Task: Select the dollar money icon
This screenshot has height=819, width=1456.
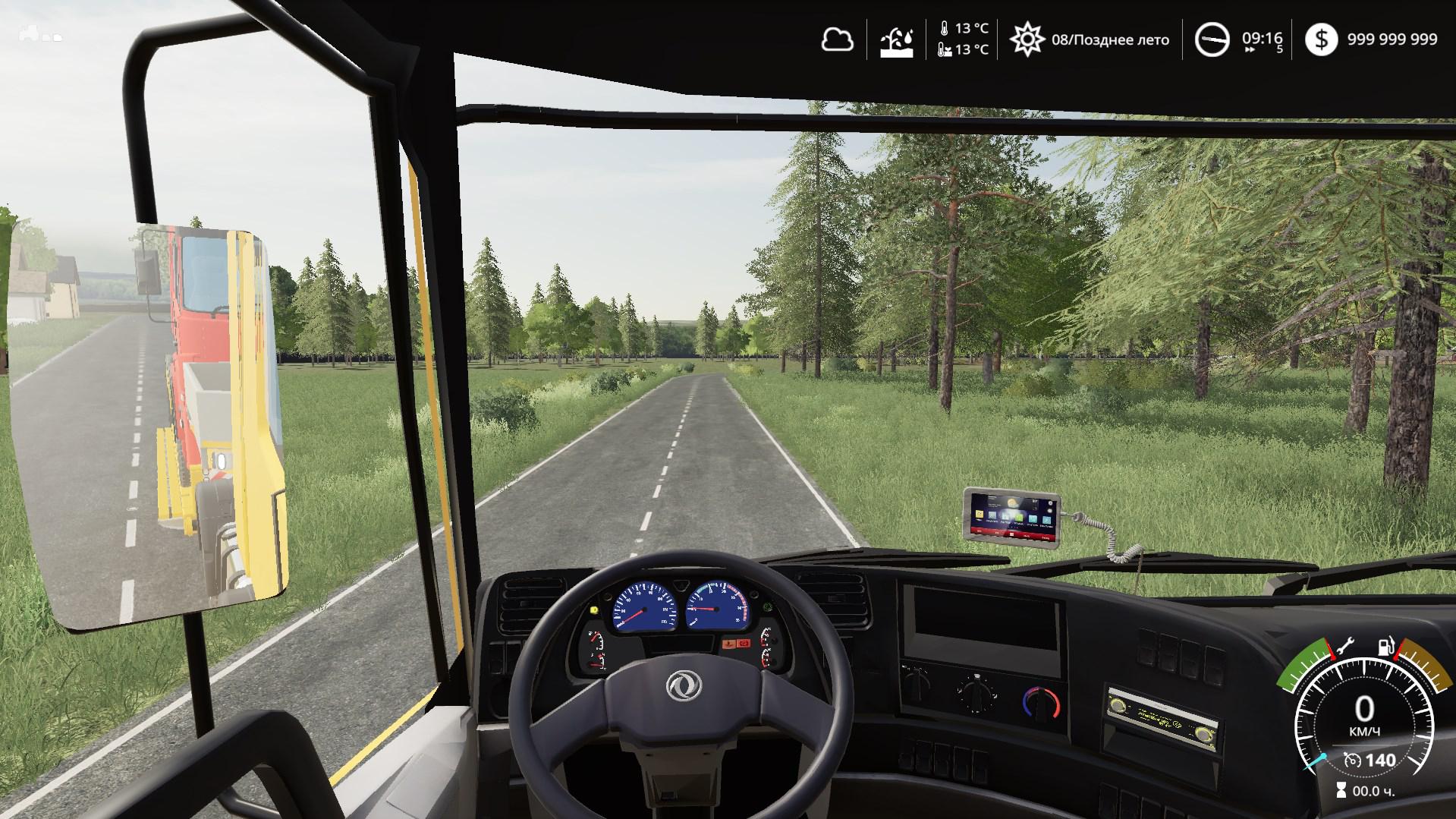Action: (x=1321, y=39)
